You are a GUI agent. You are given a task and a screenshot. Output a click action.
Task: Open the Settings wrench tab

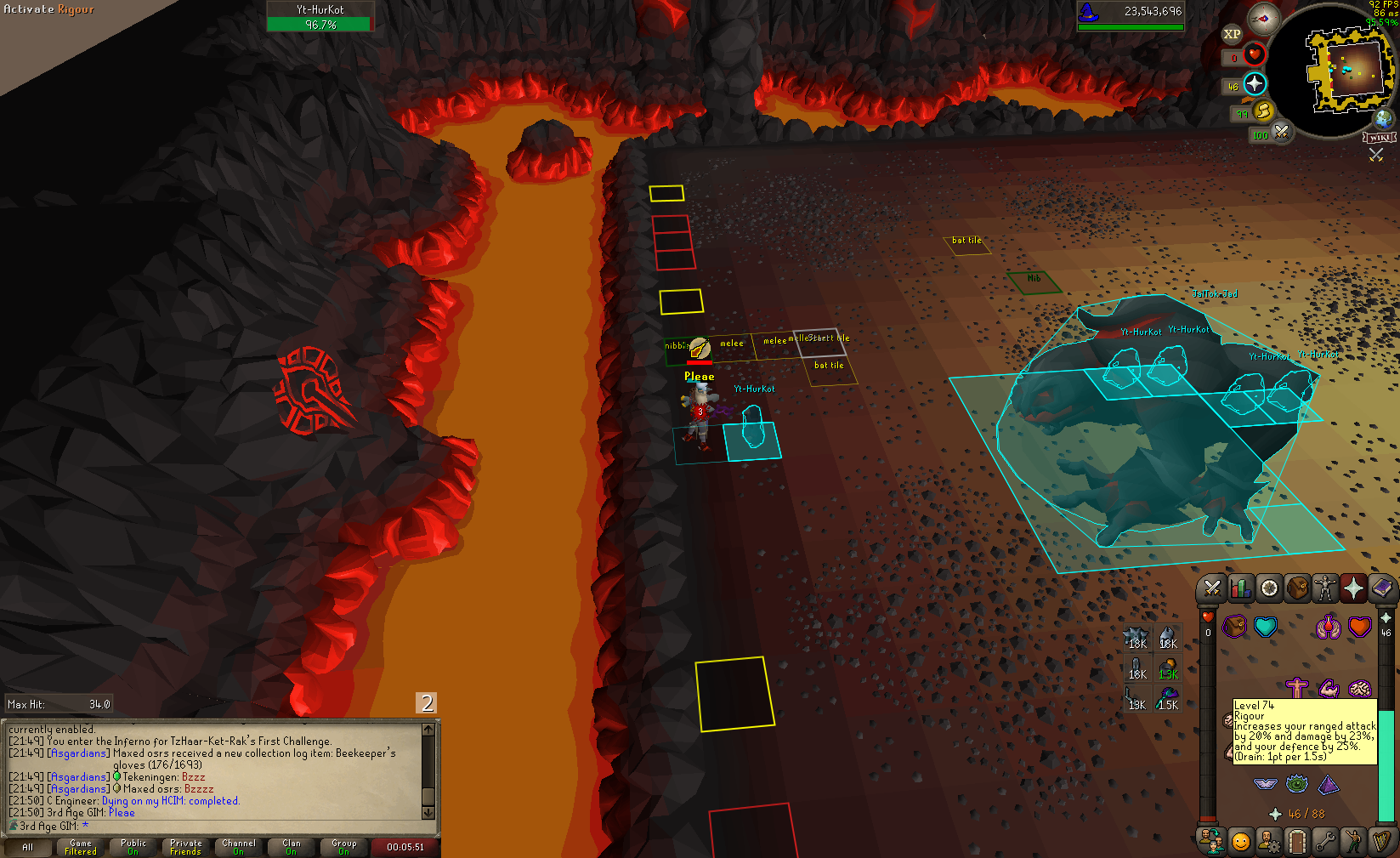point(1324,842)
